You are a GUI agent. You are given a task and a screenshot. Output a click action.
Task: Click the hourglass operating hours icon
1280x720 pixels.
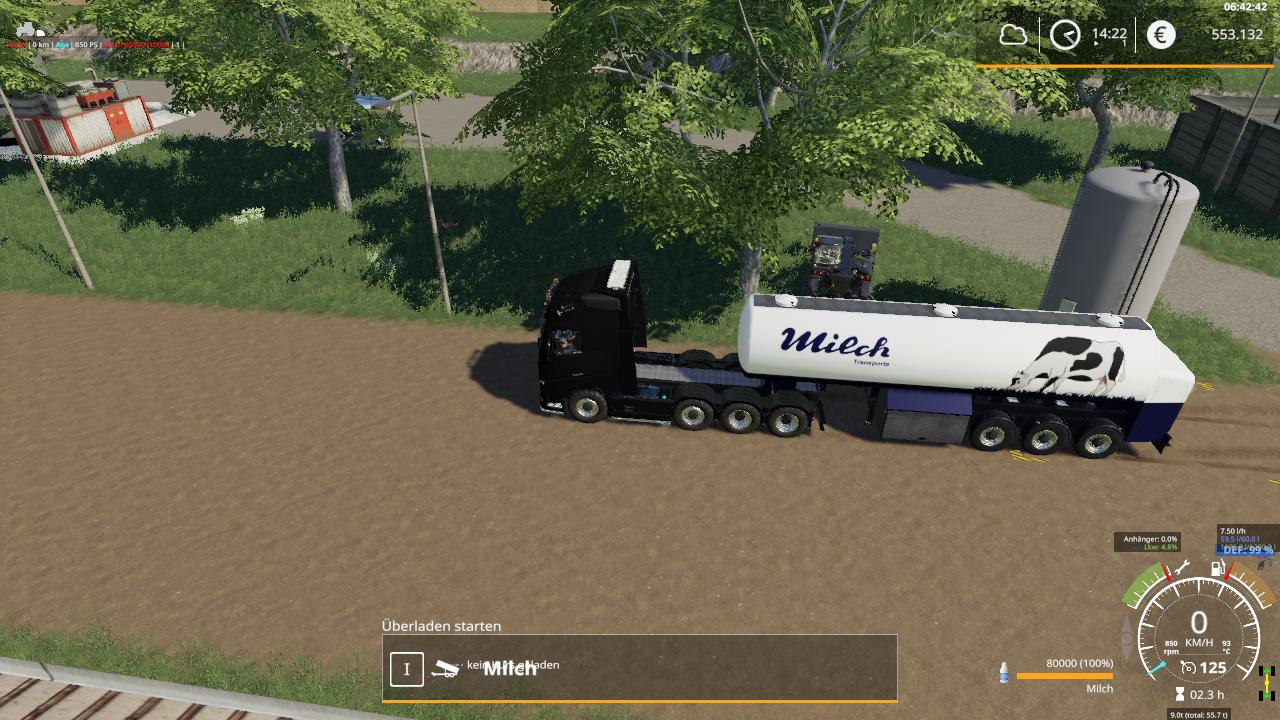tap(1179, 694)
